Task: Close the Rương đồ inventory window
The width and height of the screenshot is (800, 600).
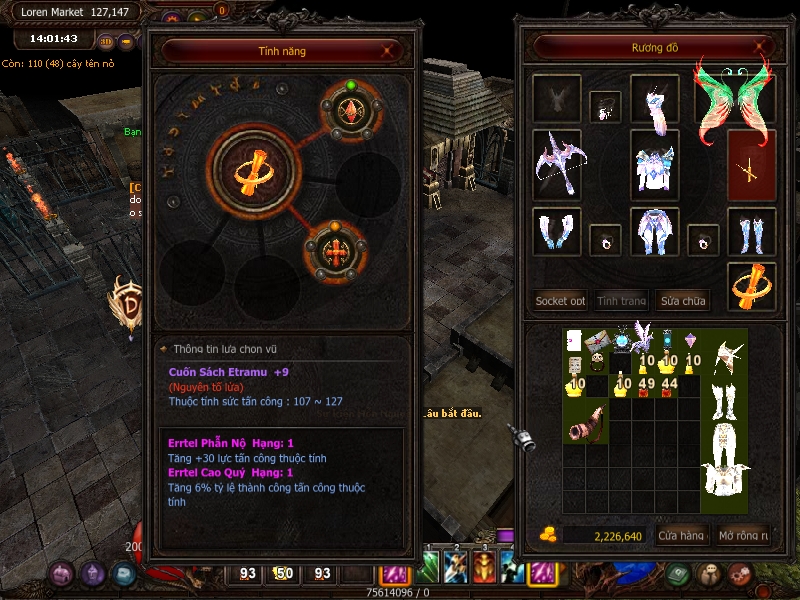Action: pos(761,47)
